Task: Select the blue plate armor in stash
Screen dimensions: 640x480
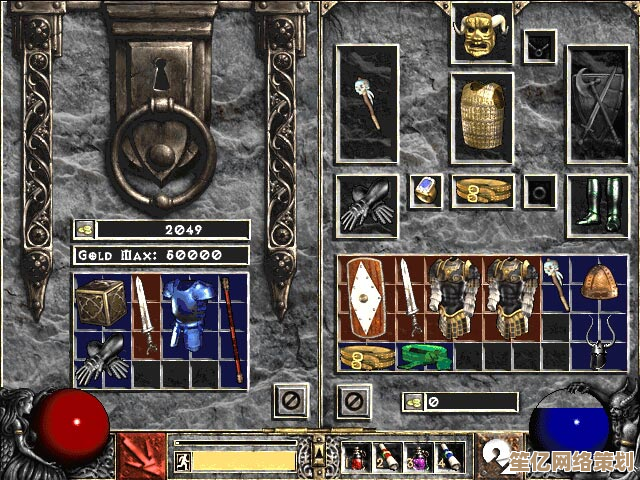Action: 189,316
